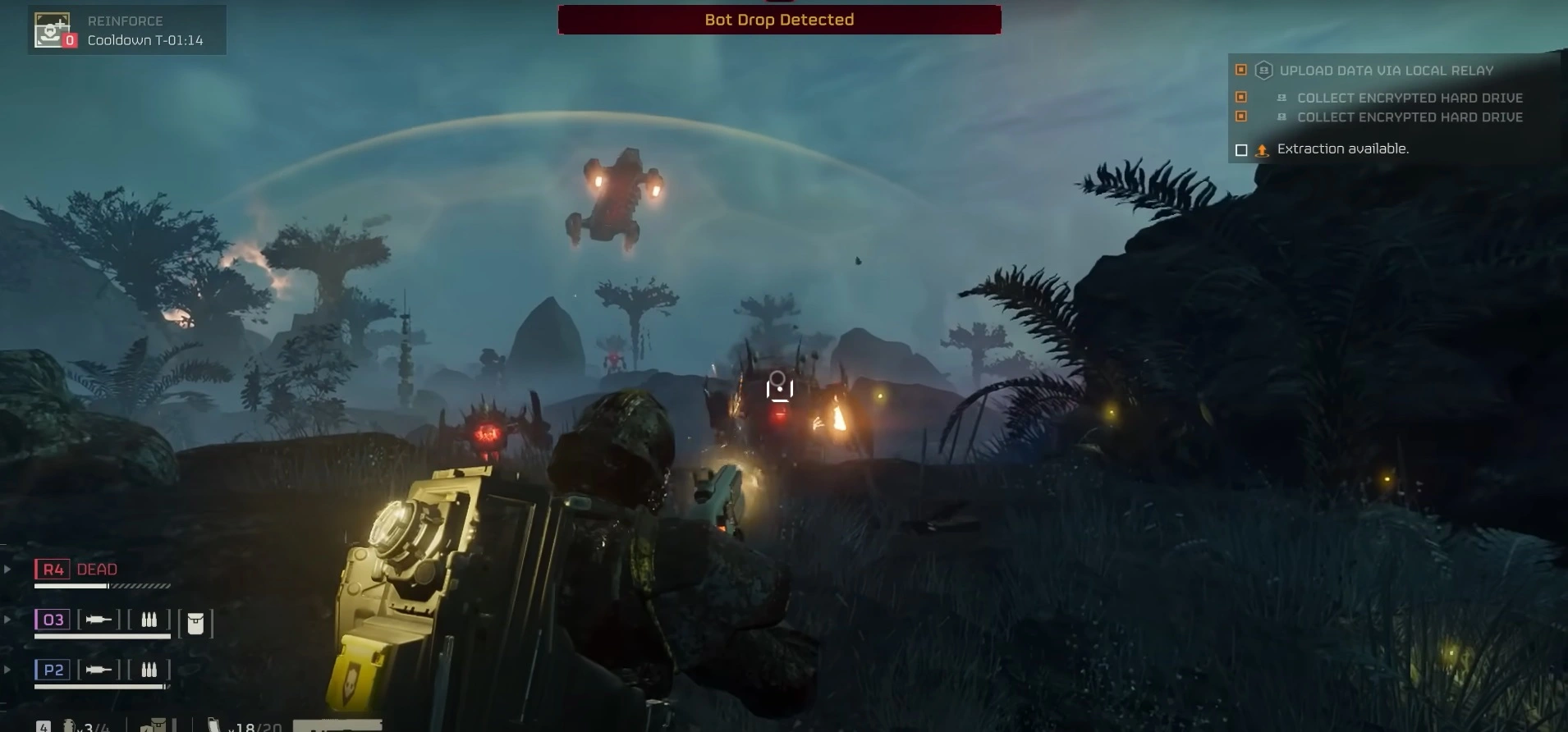
Task: Open the Upload Data via Local Relay objective
Action: click(1386, 71)
